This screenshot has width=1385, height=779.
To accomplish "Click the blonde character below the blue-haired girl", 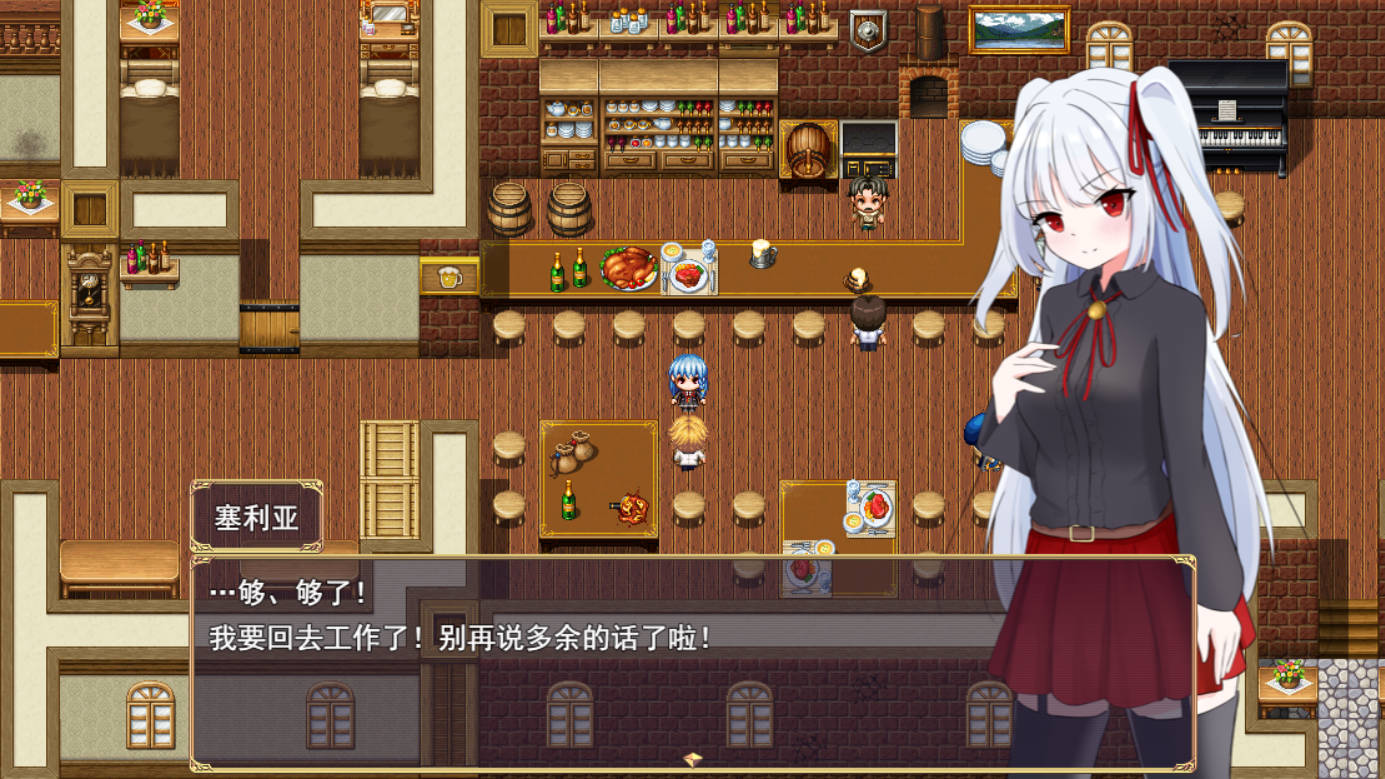I will [689, 445].
